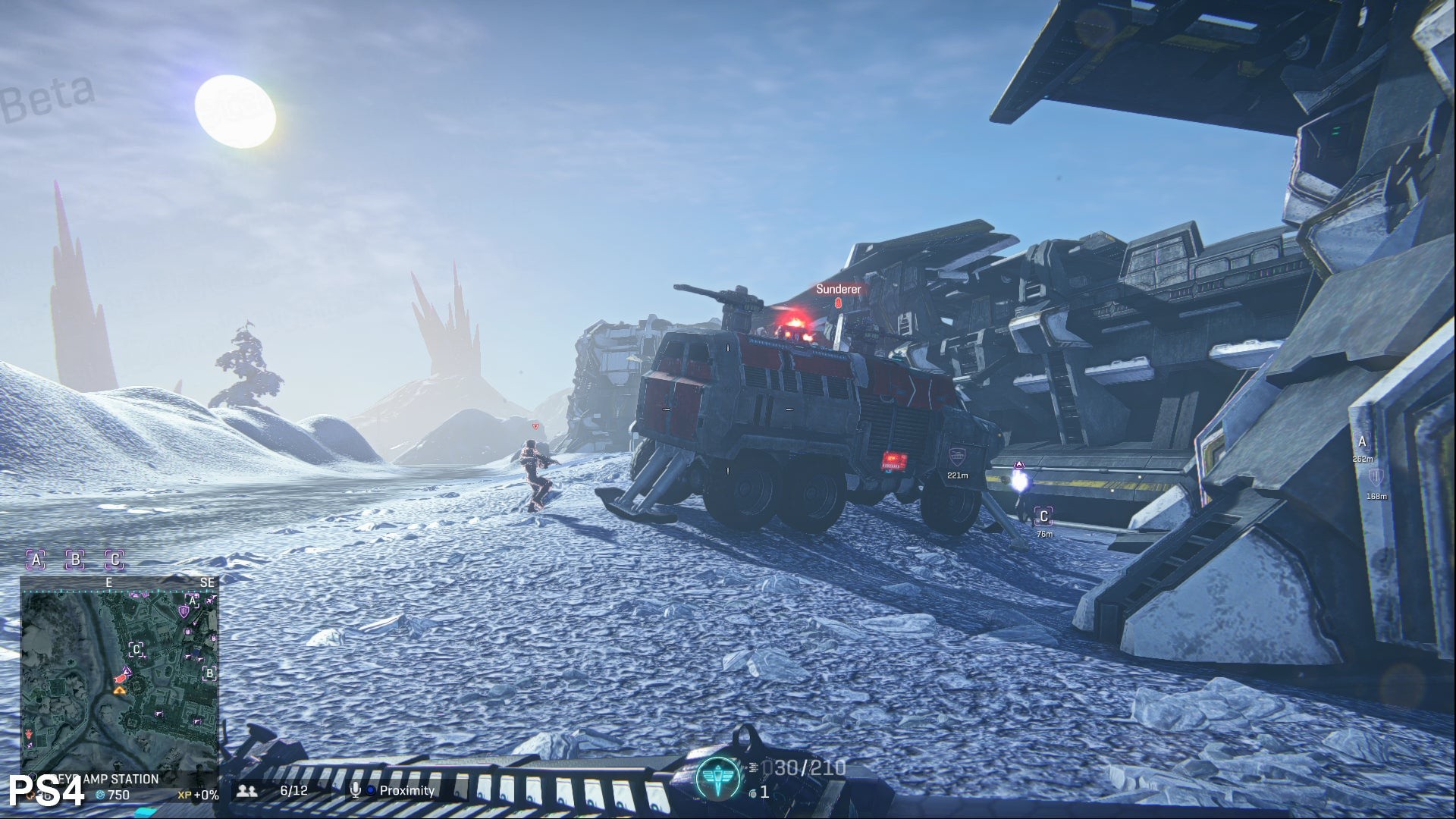Open the minimap
1456x819 pixels.
[119, 675]
